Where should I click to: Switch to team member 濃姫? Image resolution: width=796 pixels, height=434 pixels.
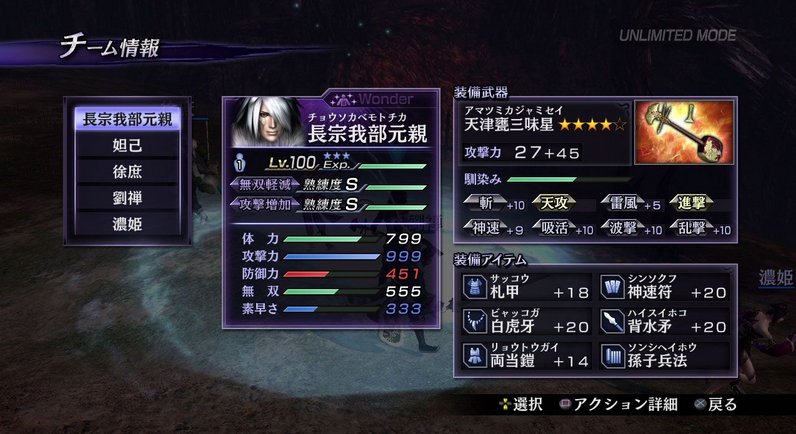coord(127,224)
